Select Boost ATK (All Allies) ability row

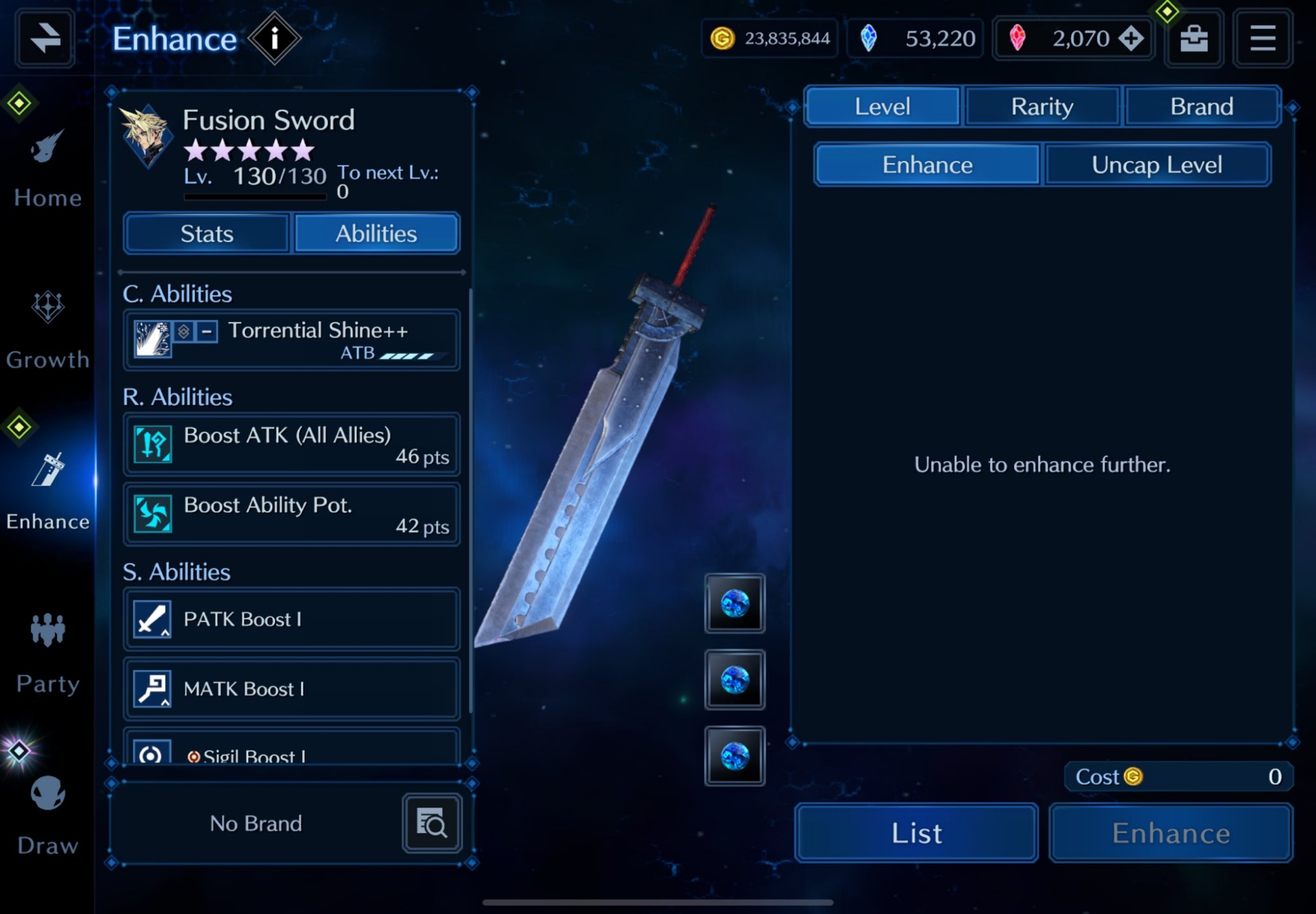[291, 444]
